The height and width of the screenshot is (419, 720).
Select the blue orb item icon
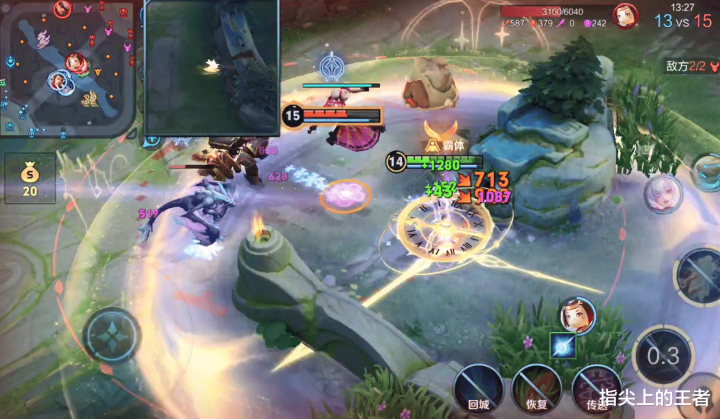[563, 345]
